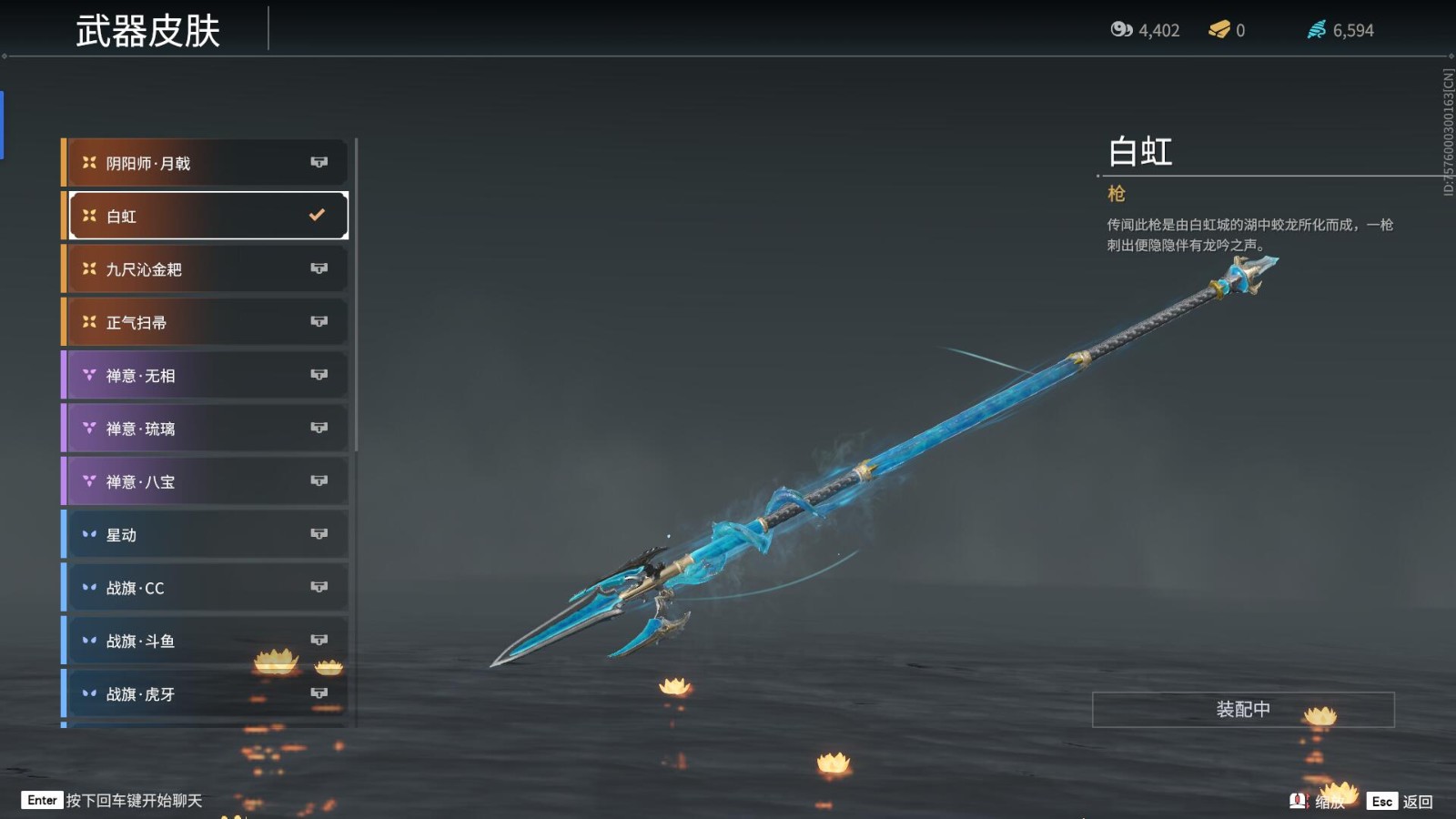Image resolution: width=1456 pixels, height=819 pixels.
Task: Toggle preview for 正气扫帚 skin
Action: [319, 321]
